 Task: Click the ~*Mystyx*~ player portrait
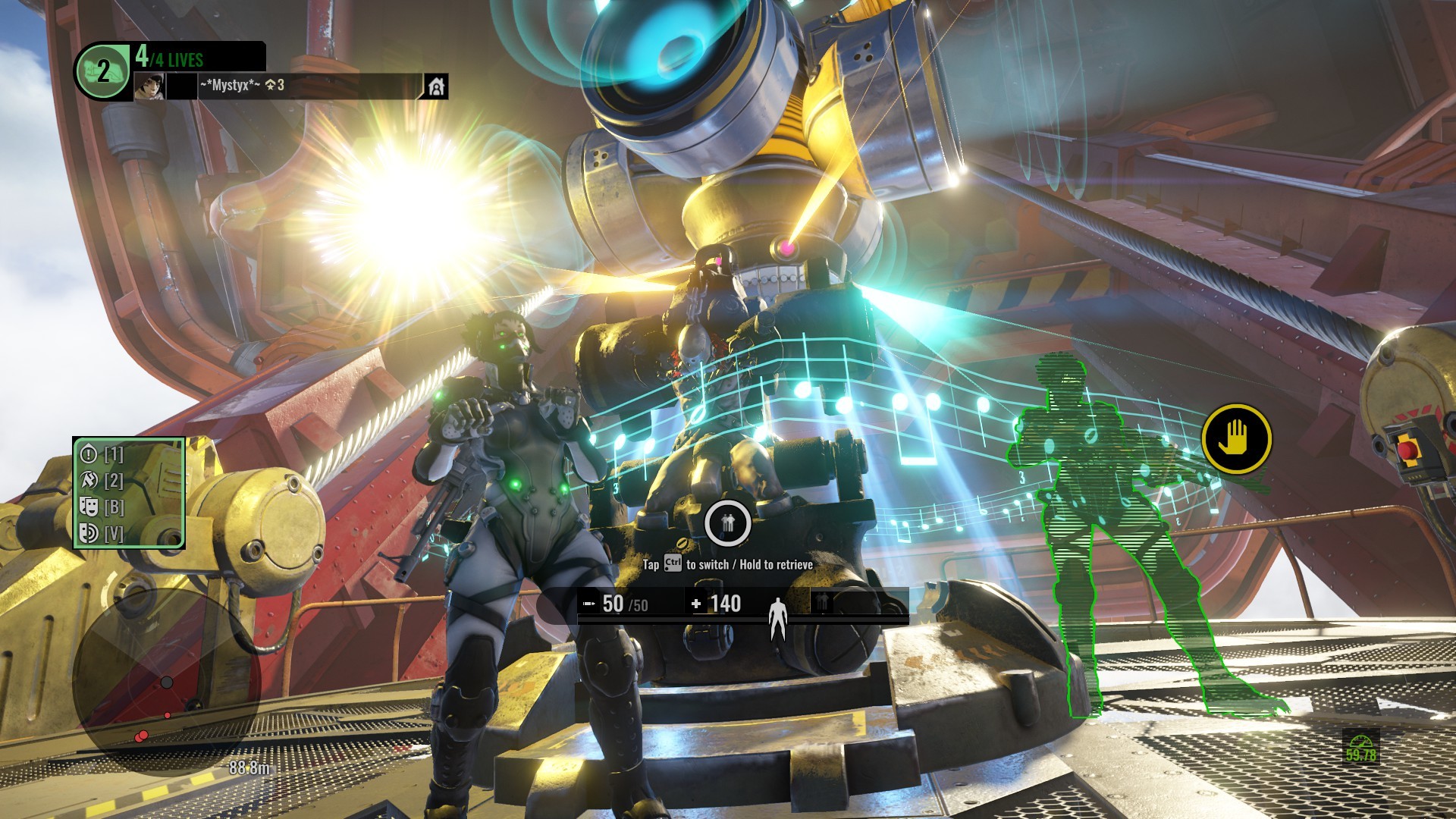click(x=149, y=86)
